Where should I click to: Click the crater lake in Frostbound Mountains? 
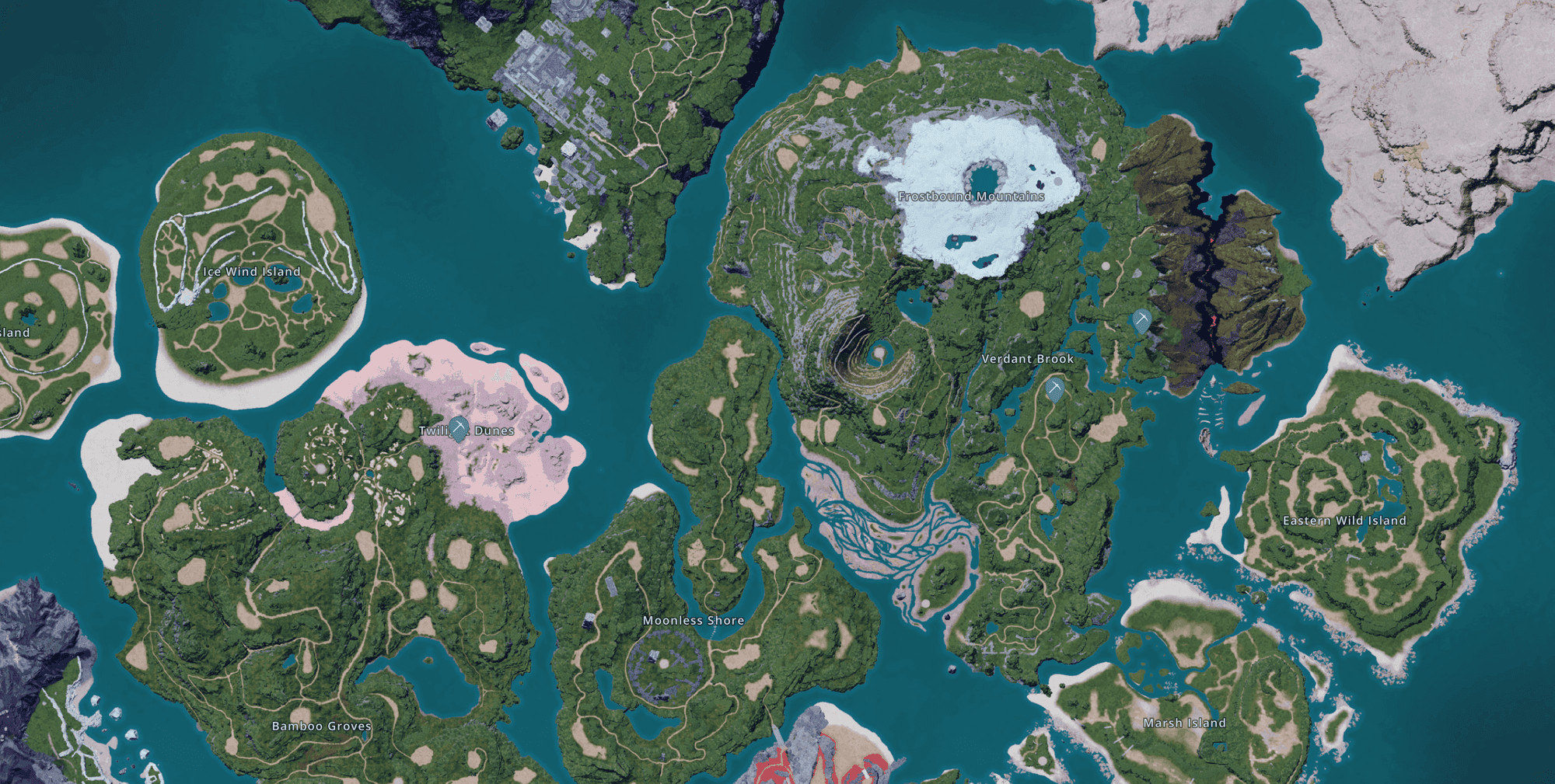pyautogui.click(x=984, y=179)
